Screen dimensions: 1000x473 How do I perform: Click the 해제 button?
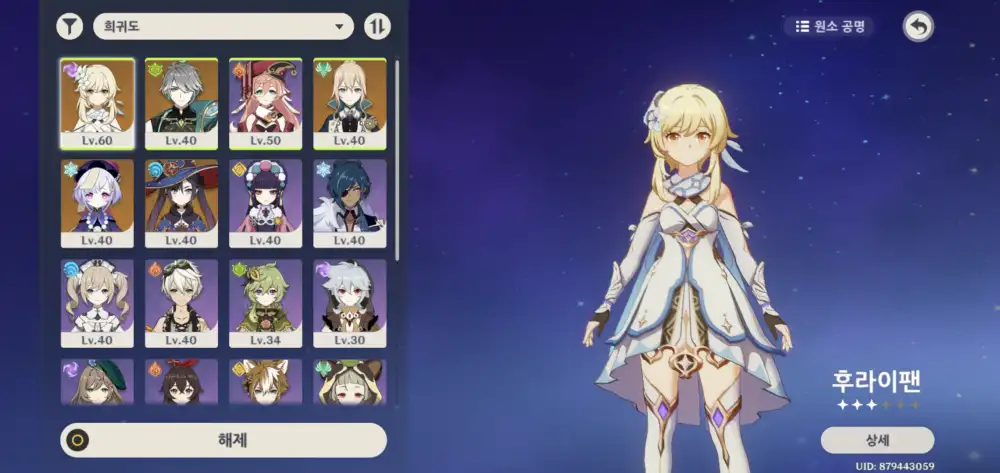click(x=224, y=440)
